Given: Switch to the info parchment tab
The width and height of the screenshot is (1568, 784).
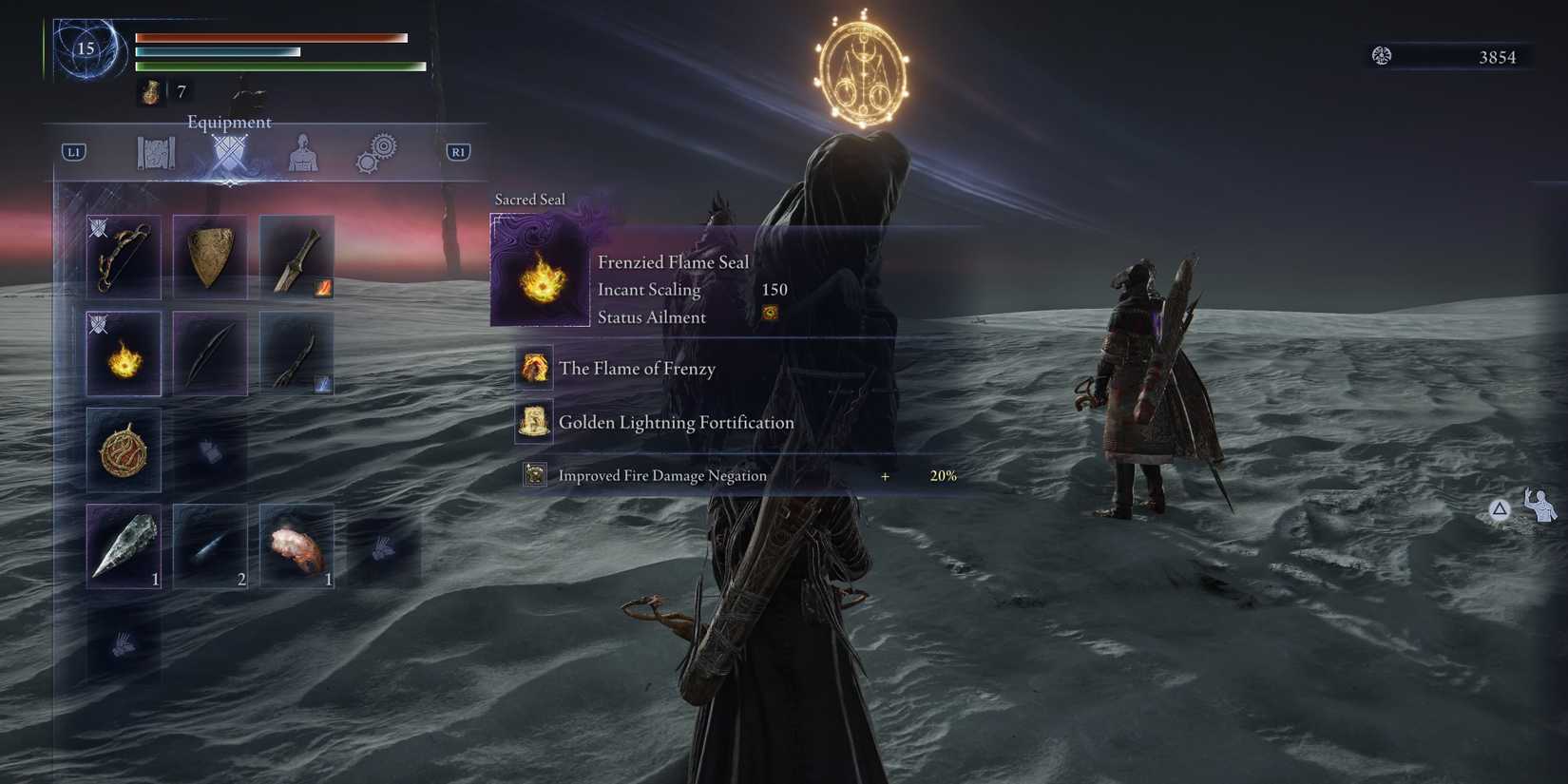Looking at the screenshot, I should click(x=154, y=152).
